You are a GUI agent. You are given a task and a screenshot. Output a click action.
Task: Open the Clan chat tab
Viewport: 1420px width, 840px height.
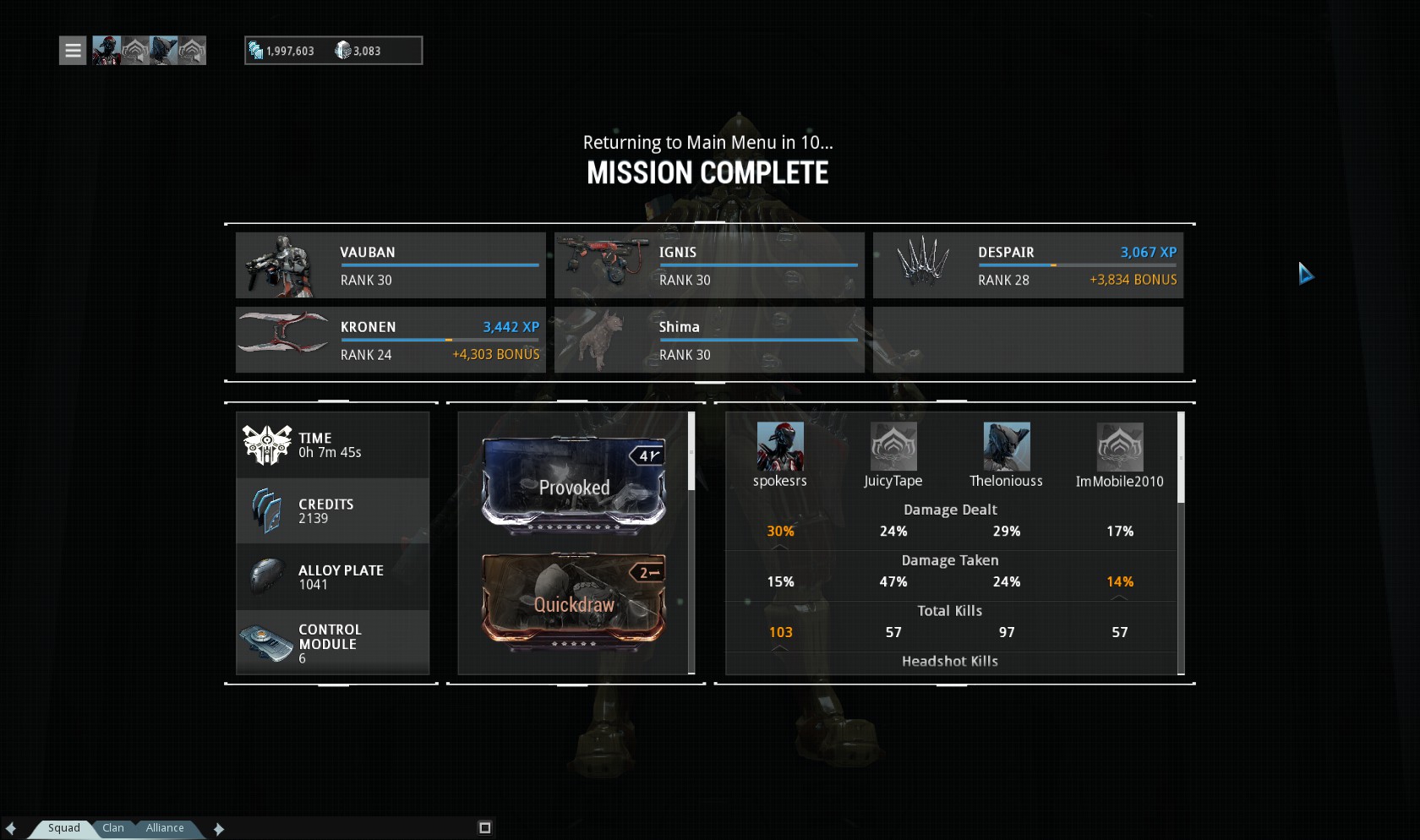(x=113, y=828)
